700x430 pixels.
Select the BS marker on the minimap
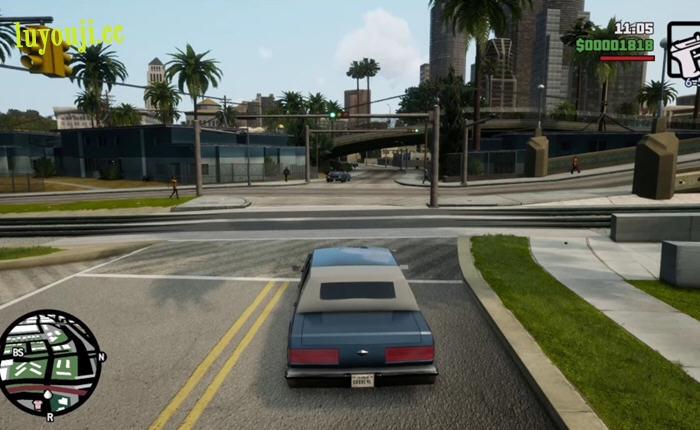19,353
